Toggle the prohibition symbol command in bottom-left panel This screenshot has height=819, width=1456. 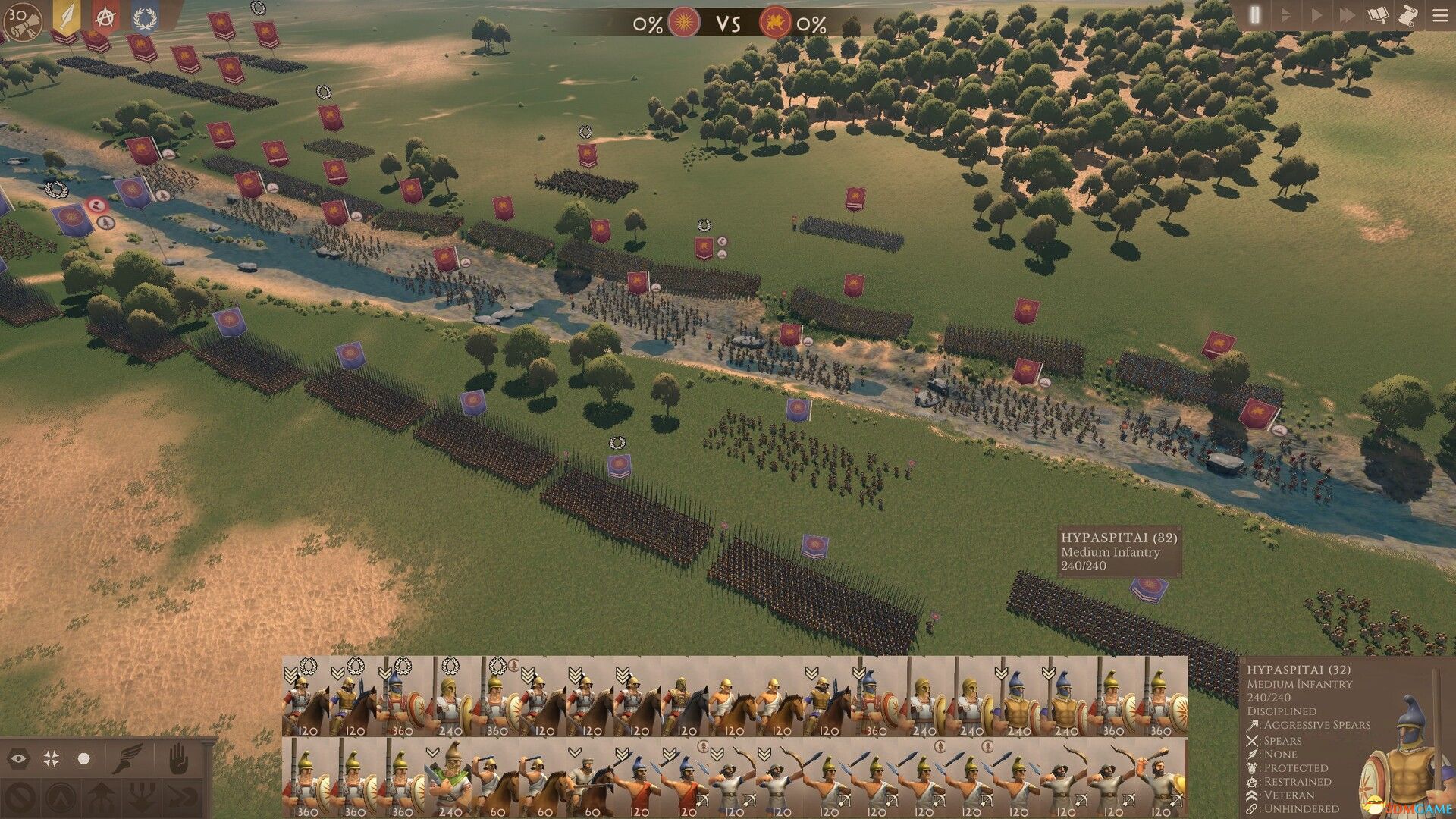tap(20, 798)
